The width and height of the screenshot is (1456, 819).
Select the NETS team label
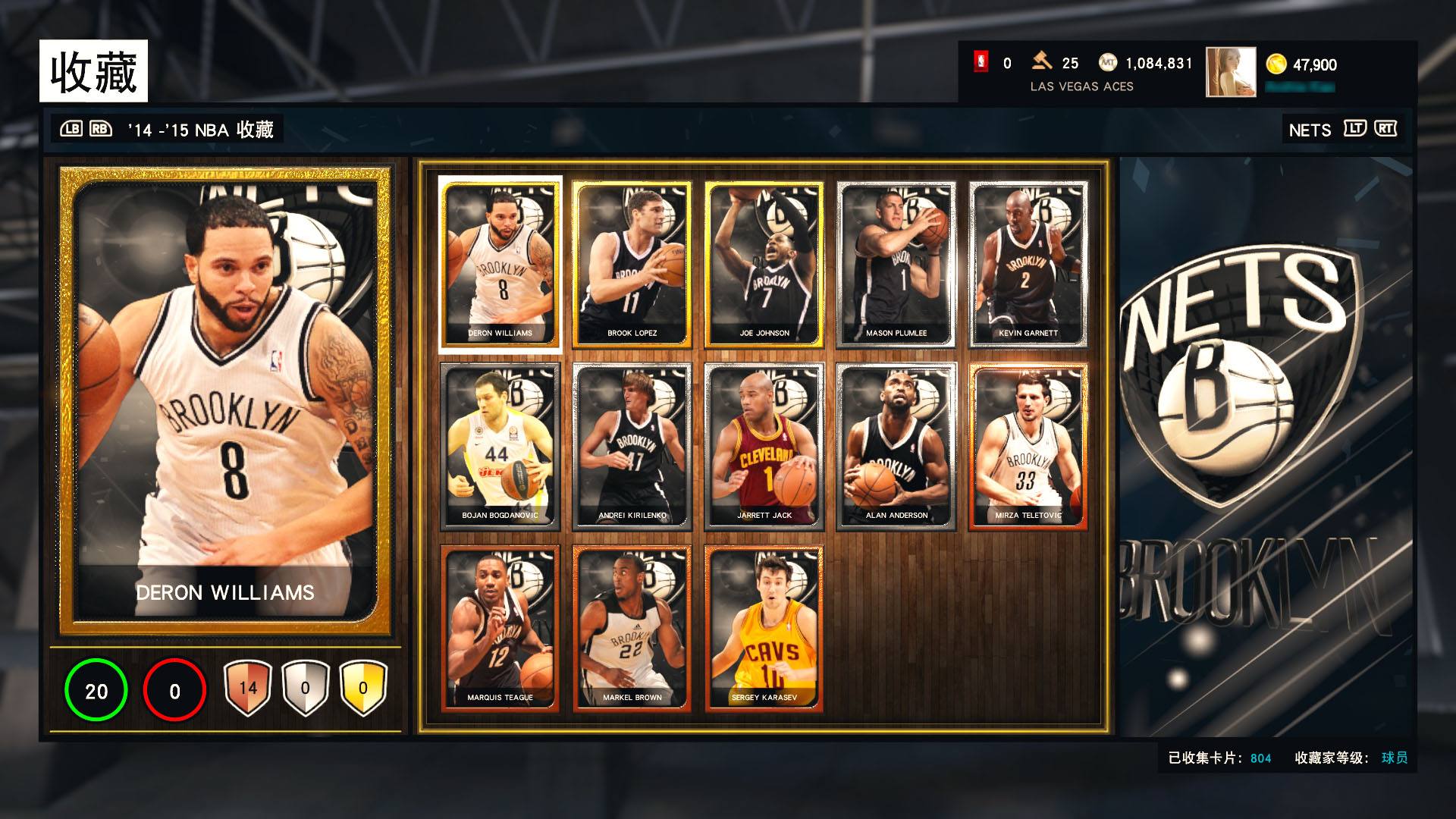pos(1309,129)
